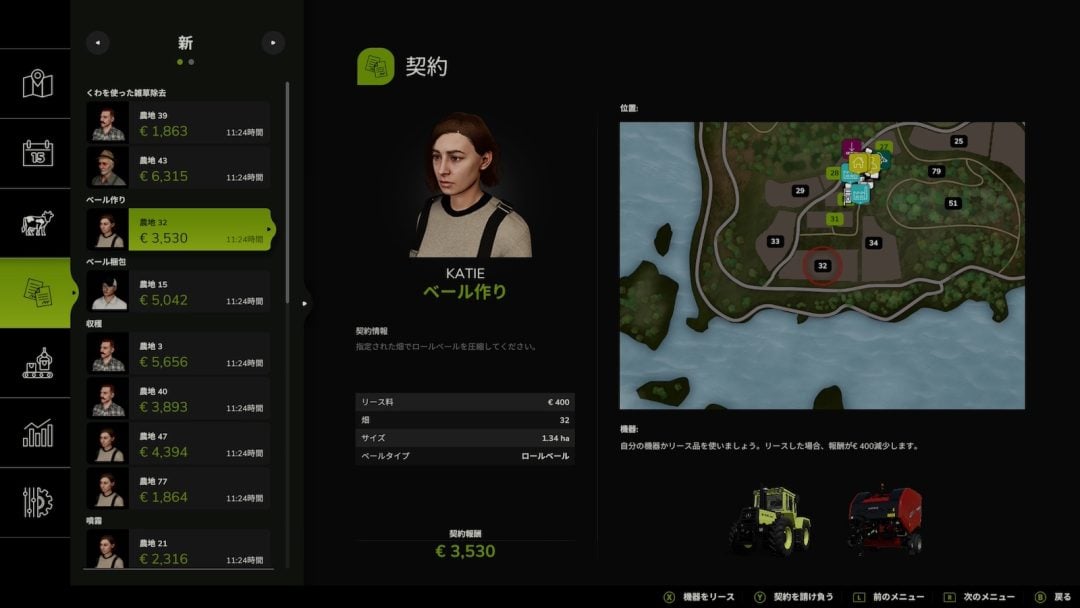The width and height of the screenshot is (1080, 608).
Task: Switch to the calendar tab
Action: (x=37, y=153)
